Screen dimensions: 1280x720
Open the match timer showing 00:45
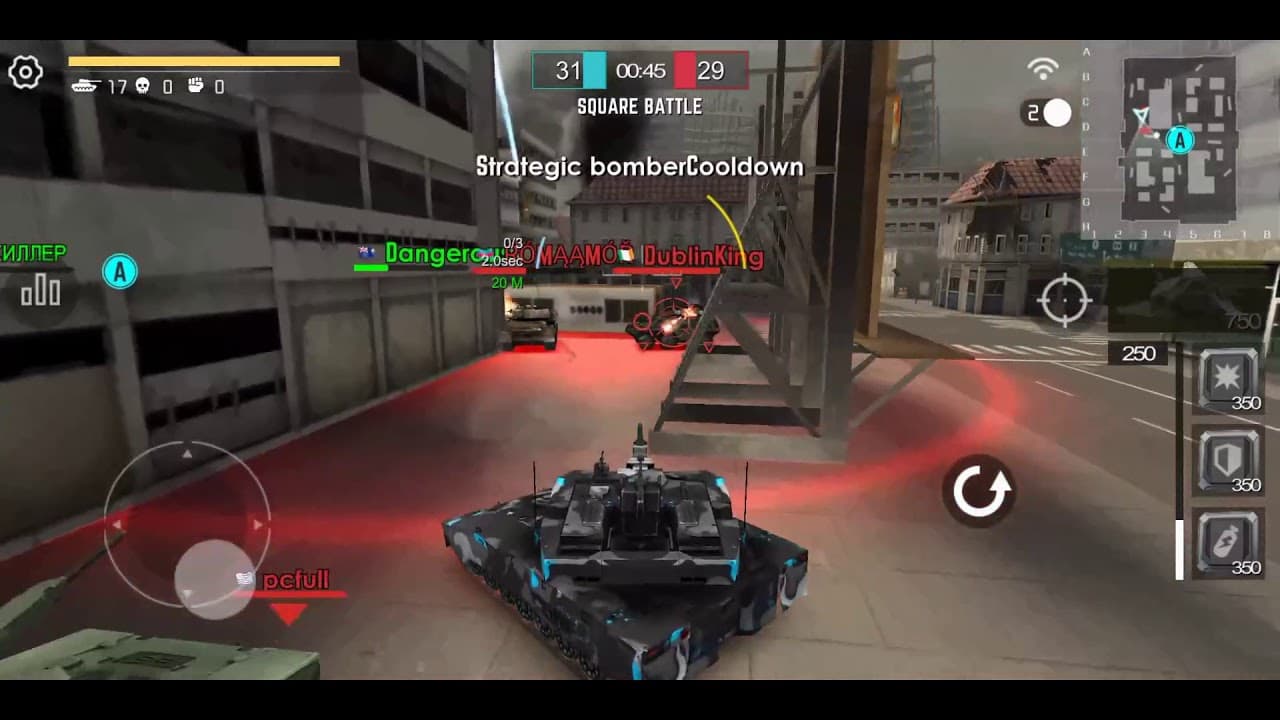pos(640,72)
